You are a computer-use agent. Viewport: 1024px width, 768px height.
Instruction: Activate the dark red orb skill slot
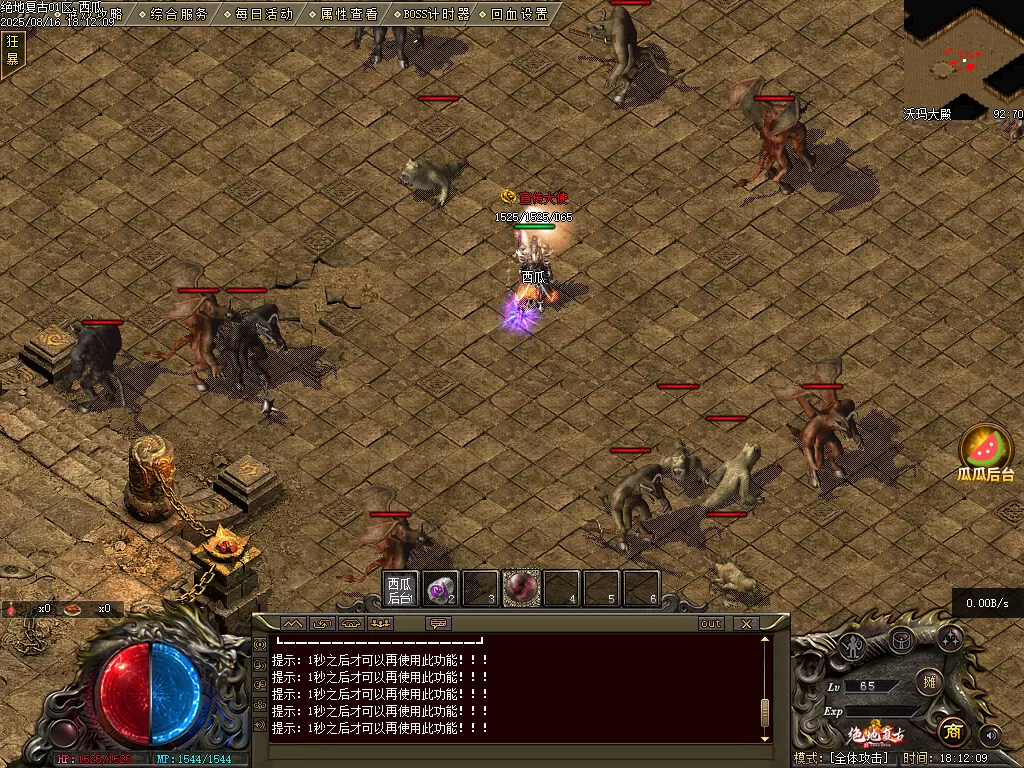(x=520, y=589)
